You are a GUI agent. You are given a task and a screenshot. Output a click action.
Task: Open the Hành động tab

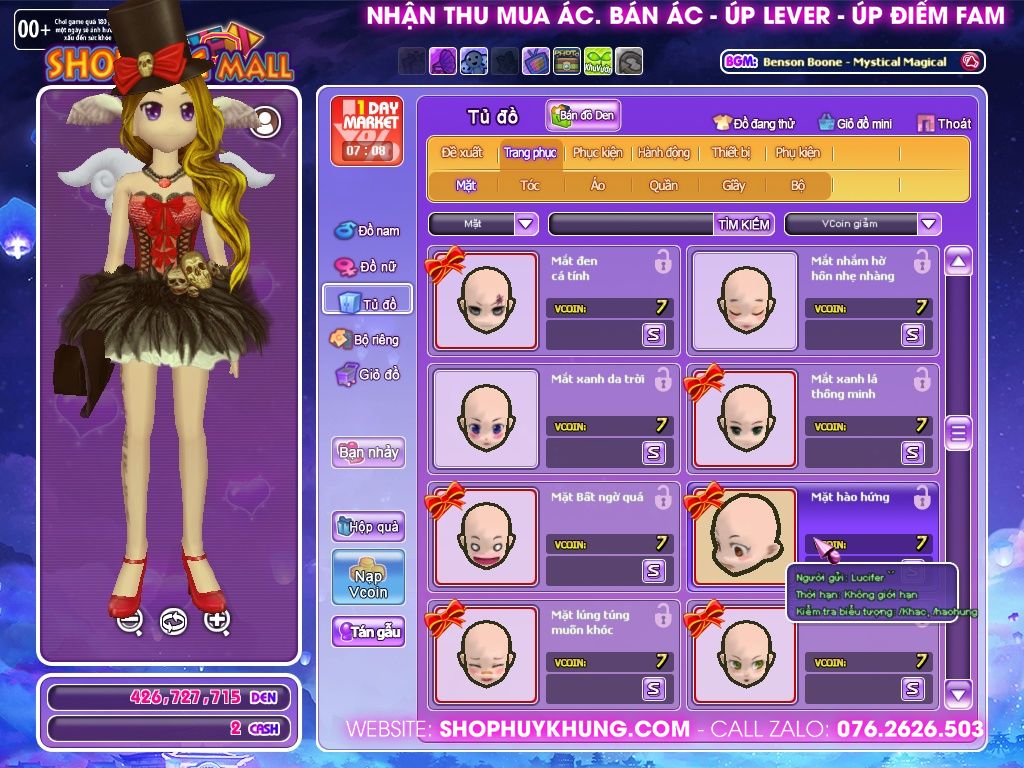(663, 153)
